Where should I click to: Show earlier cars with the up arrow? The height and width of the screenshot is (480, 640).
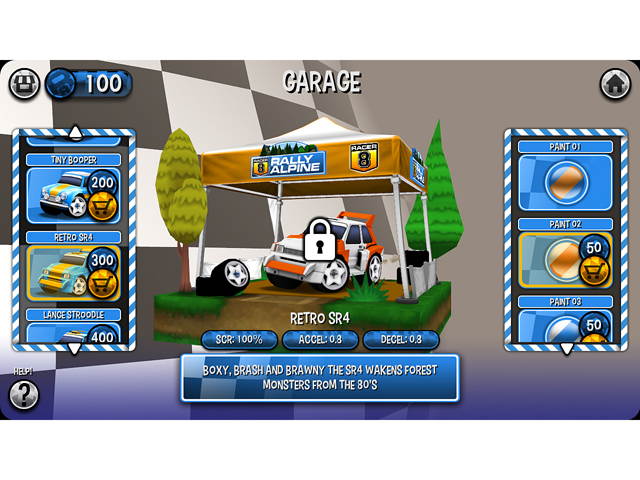74,131
